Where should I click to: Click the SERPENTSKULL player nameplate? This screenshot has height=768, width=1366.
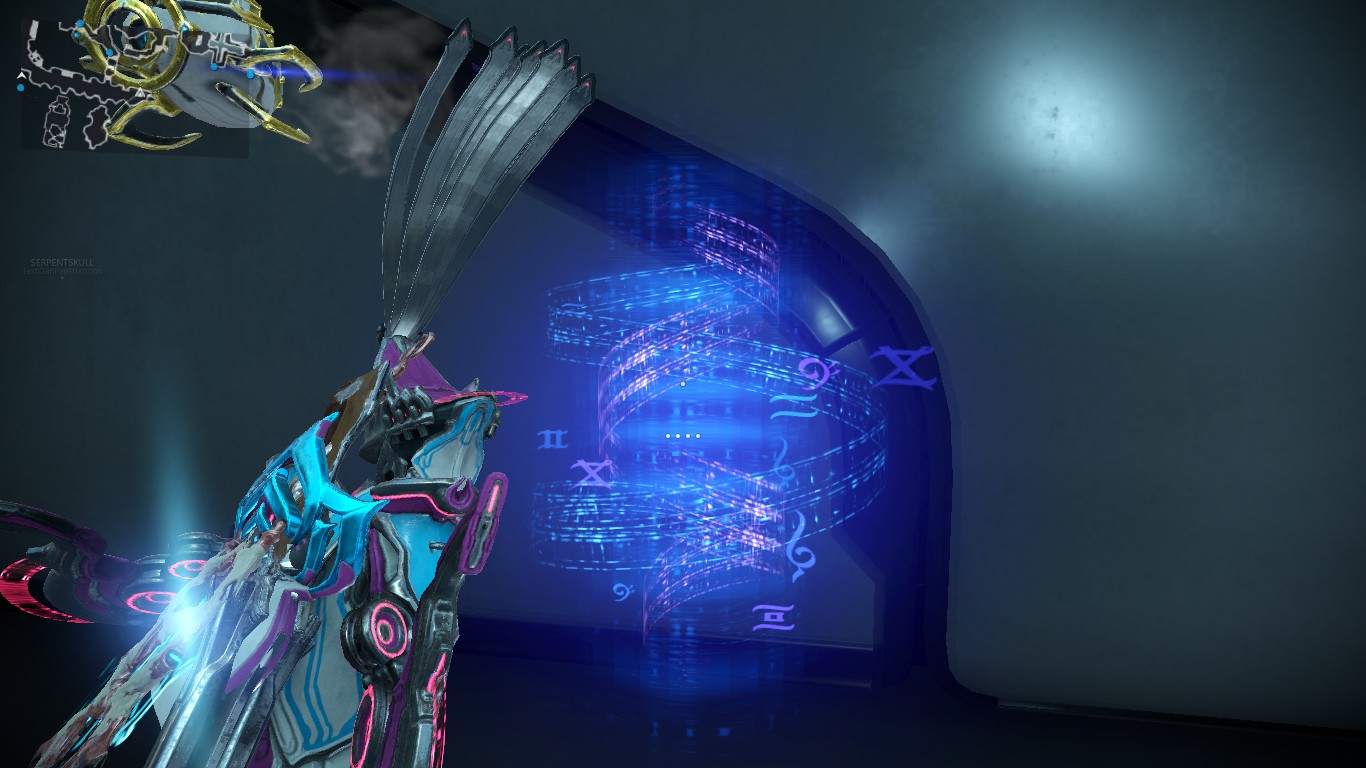(x=62, y=263)
